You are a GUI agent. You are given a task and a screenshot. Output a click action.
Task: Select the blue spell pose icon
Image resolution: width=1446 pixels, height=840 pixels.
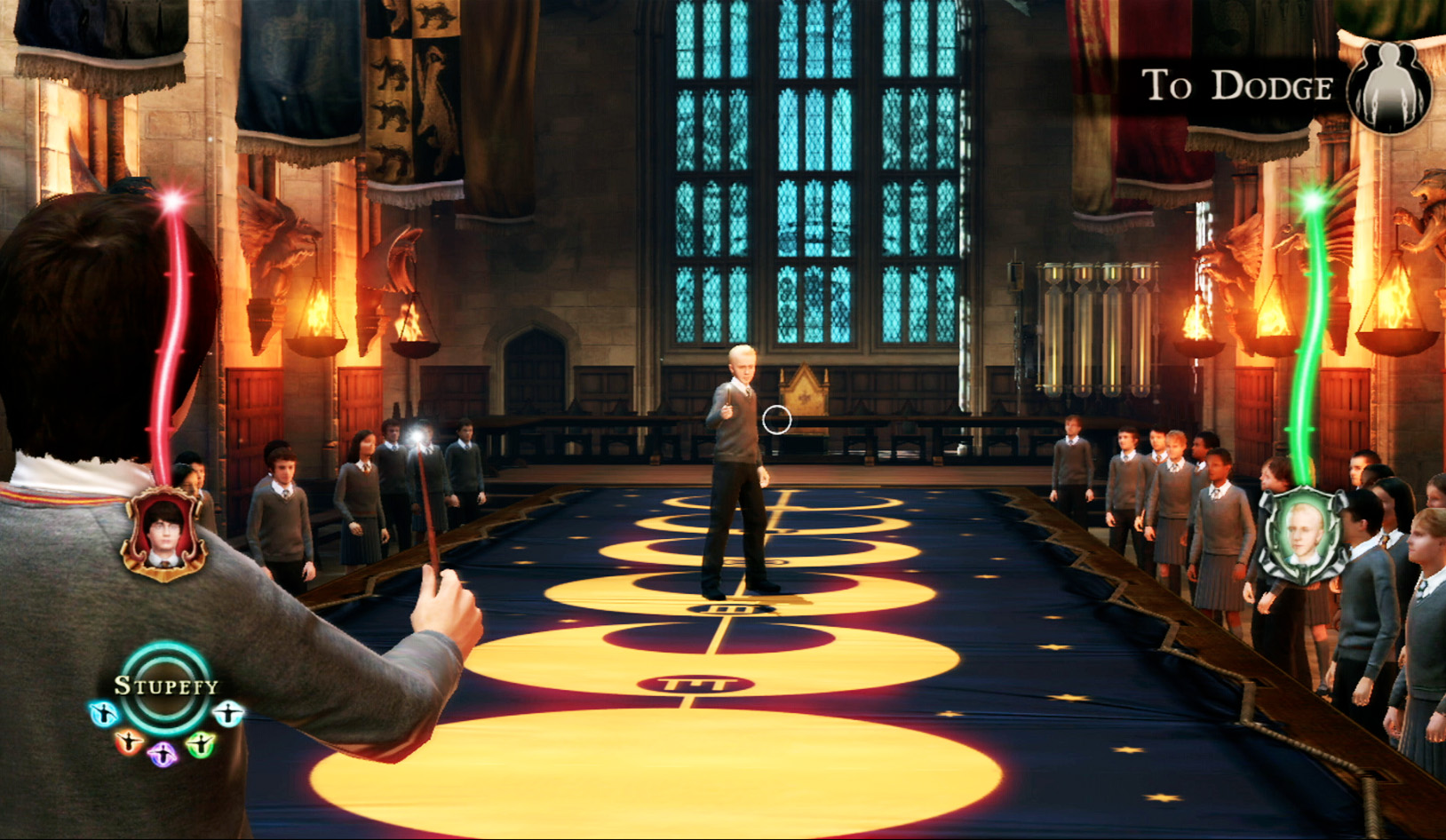pos(103,714)
